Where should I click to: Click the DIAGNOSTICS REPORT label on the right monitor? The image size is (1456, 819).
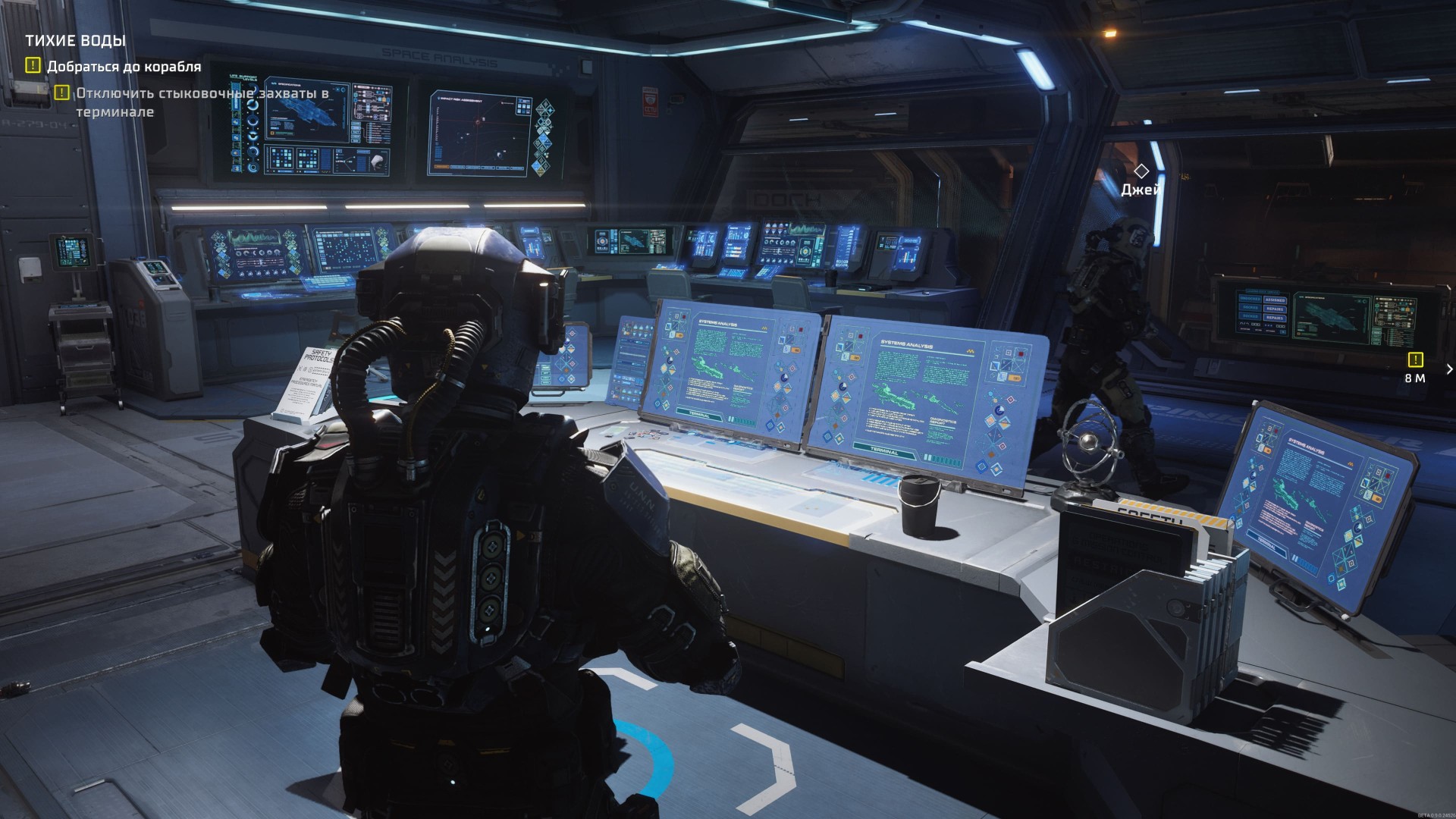[943, 420]
